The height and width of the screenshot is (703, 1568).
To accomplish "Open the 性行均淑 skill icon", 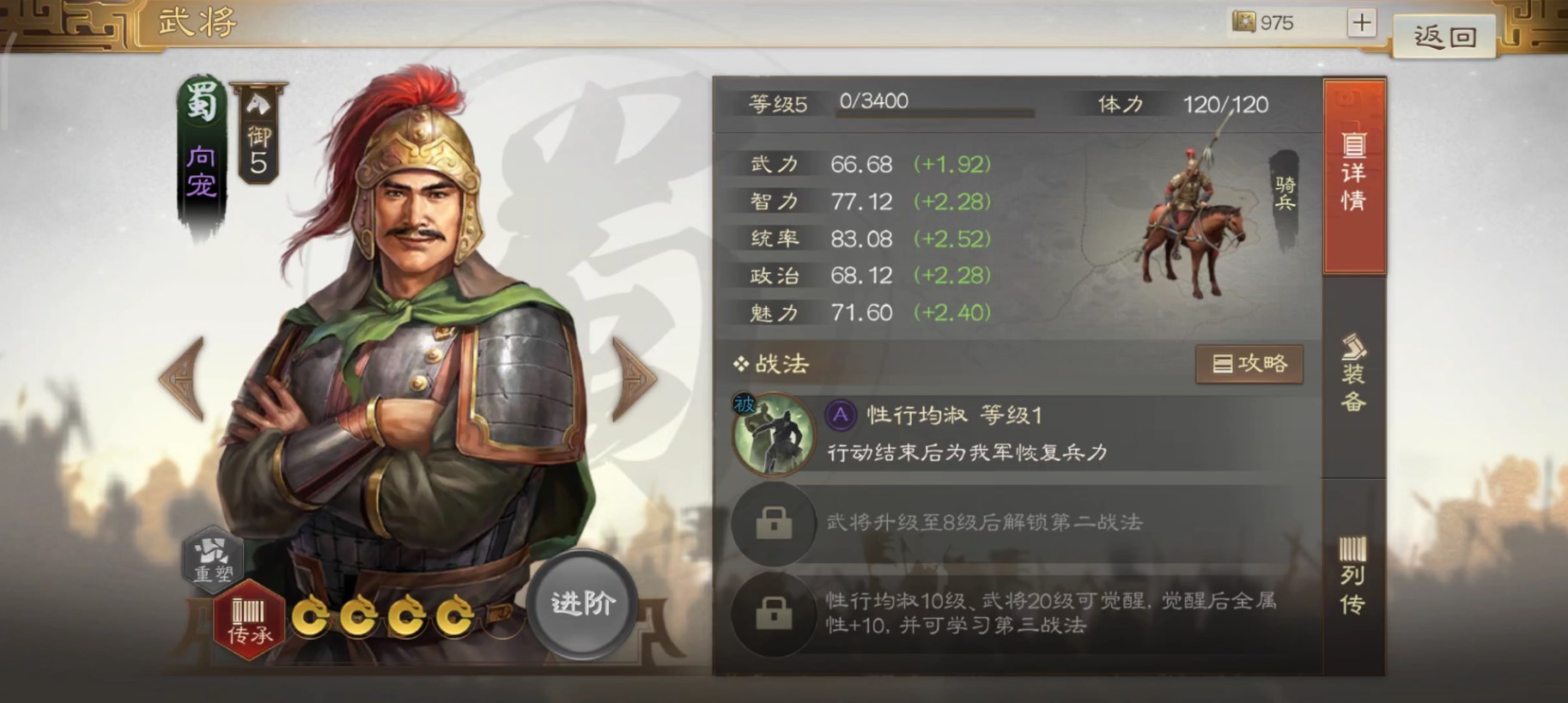I will [x=773, y=435].
